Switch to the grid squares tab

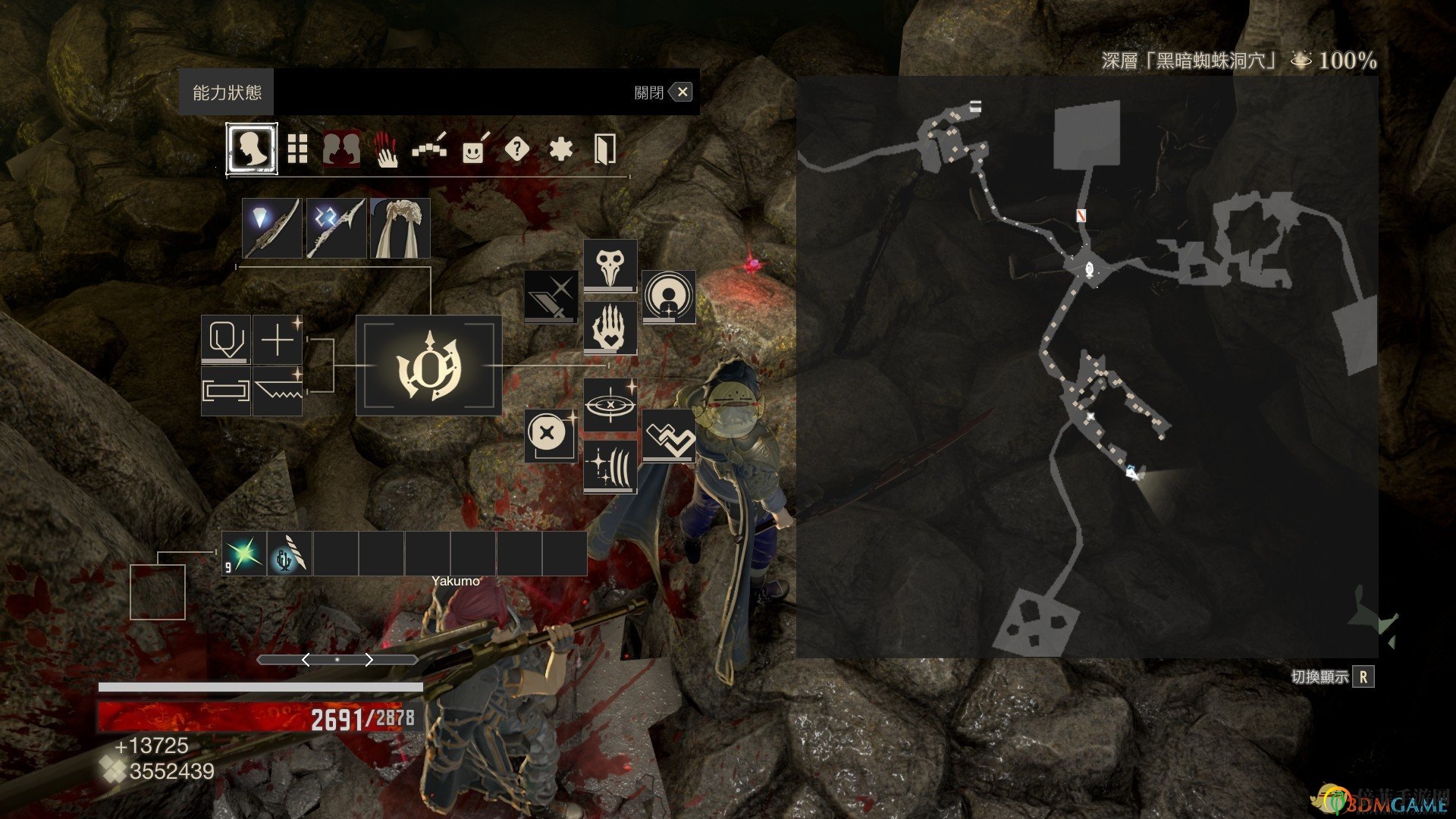point(297,149)
